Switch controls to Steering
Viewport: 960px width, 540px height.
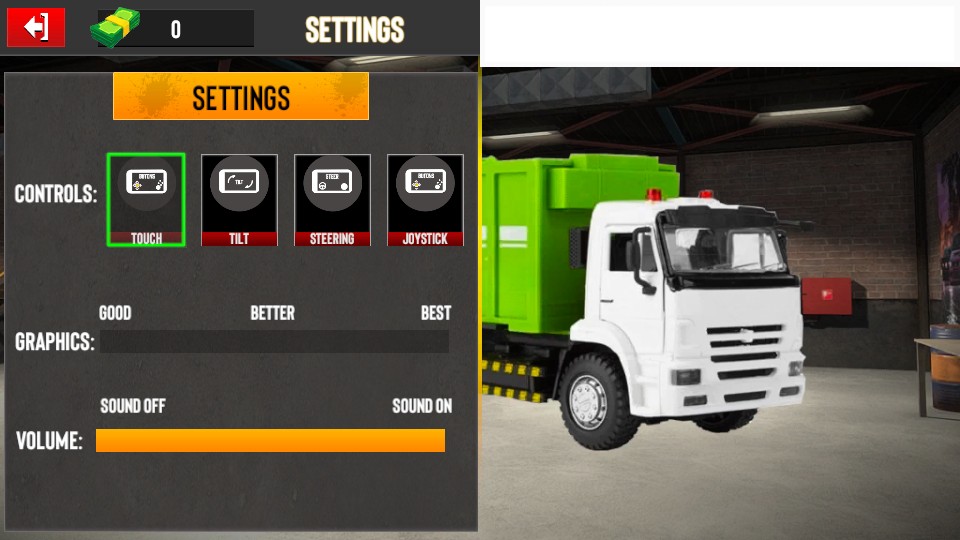[x=332, y=199]
